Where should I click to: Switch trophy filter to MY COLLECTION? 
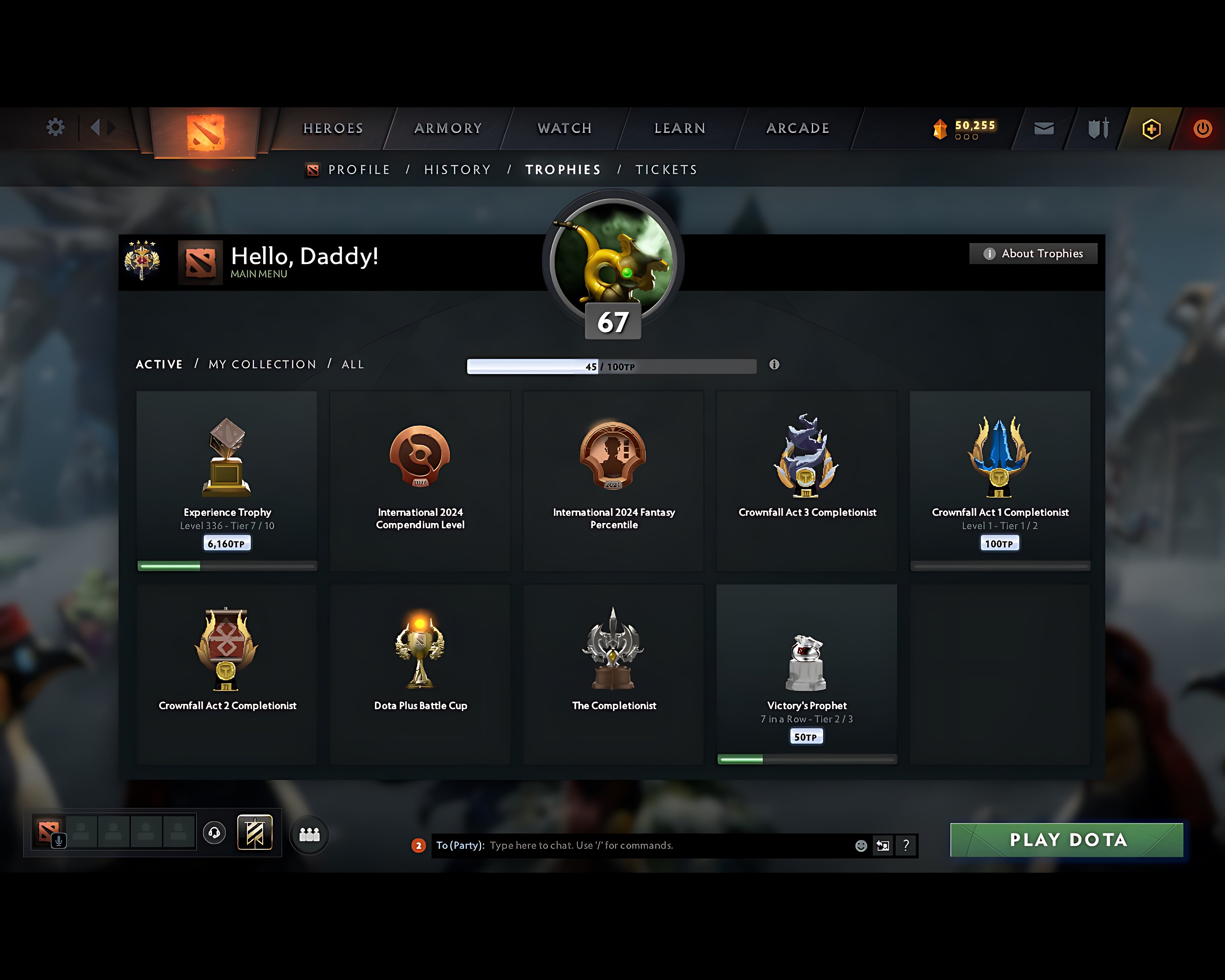pos(262,364)
